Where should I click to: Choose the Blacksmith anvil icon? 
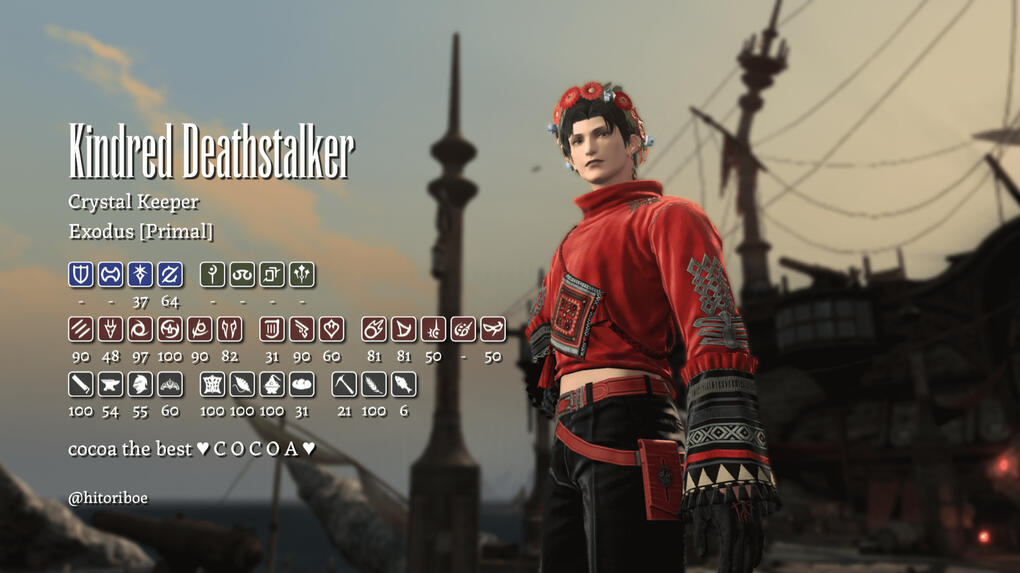click(x=111, y=384)
